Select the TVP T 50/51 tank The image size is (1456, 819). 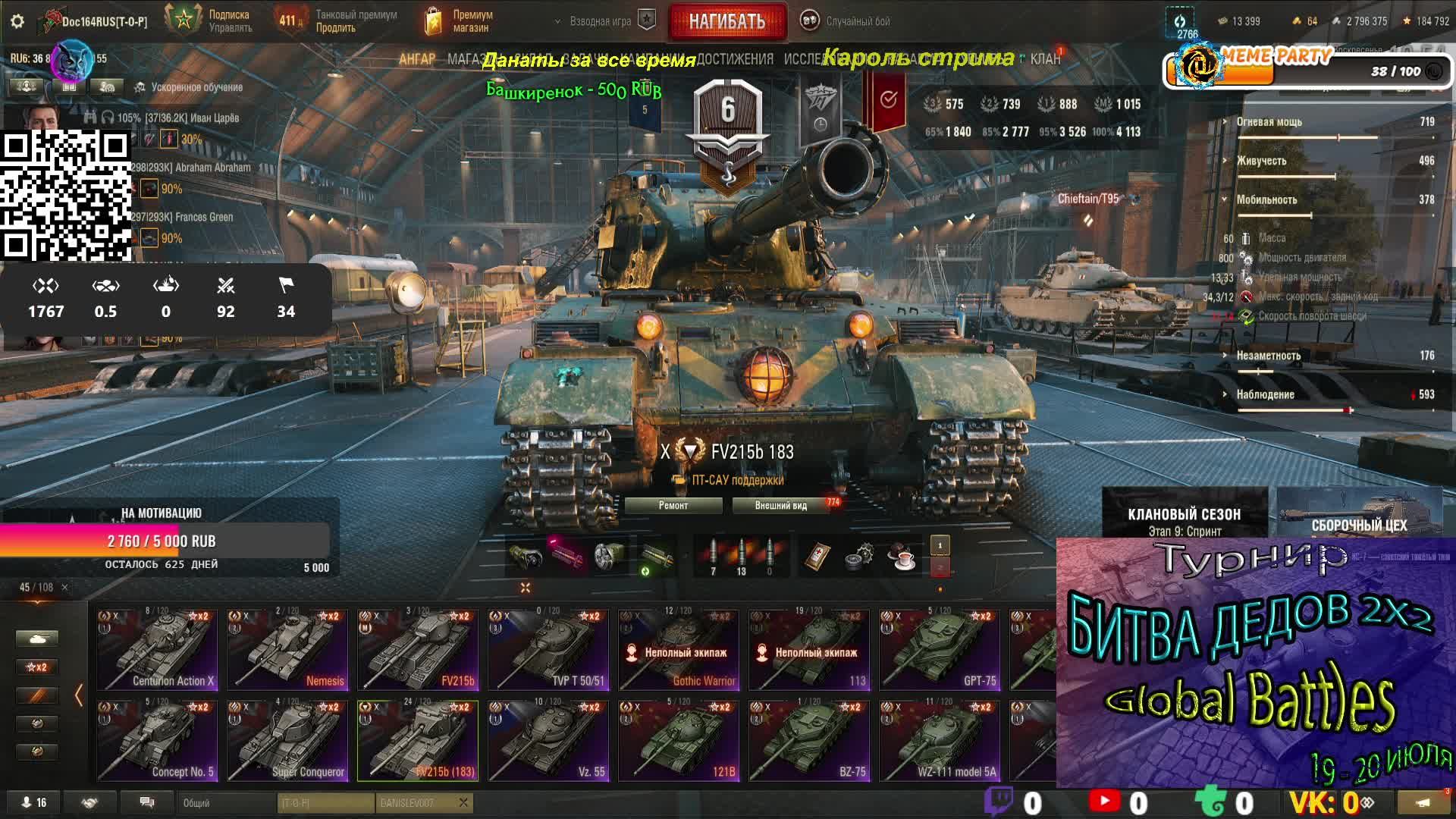coord(549,650)
